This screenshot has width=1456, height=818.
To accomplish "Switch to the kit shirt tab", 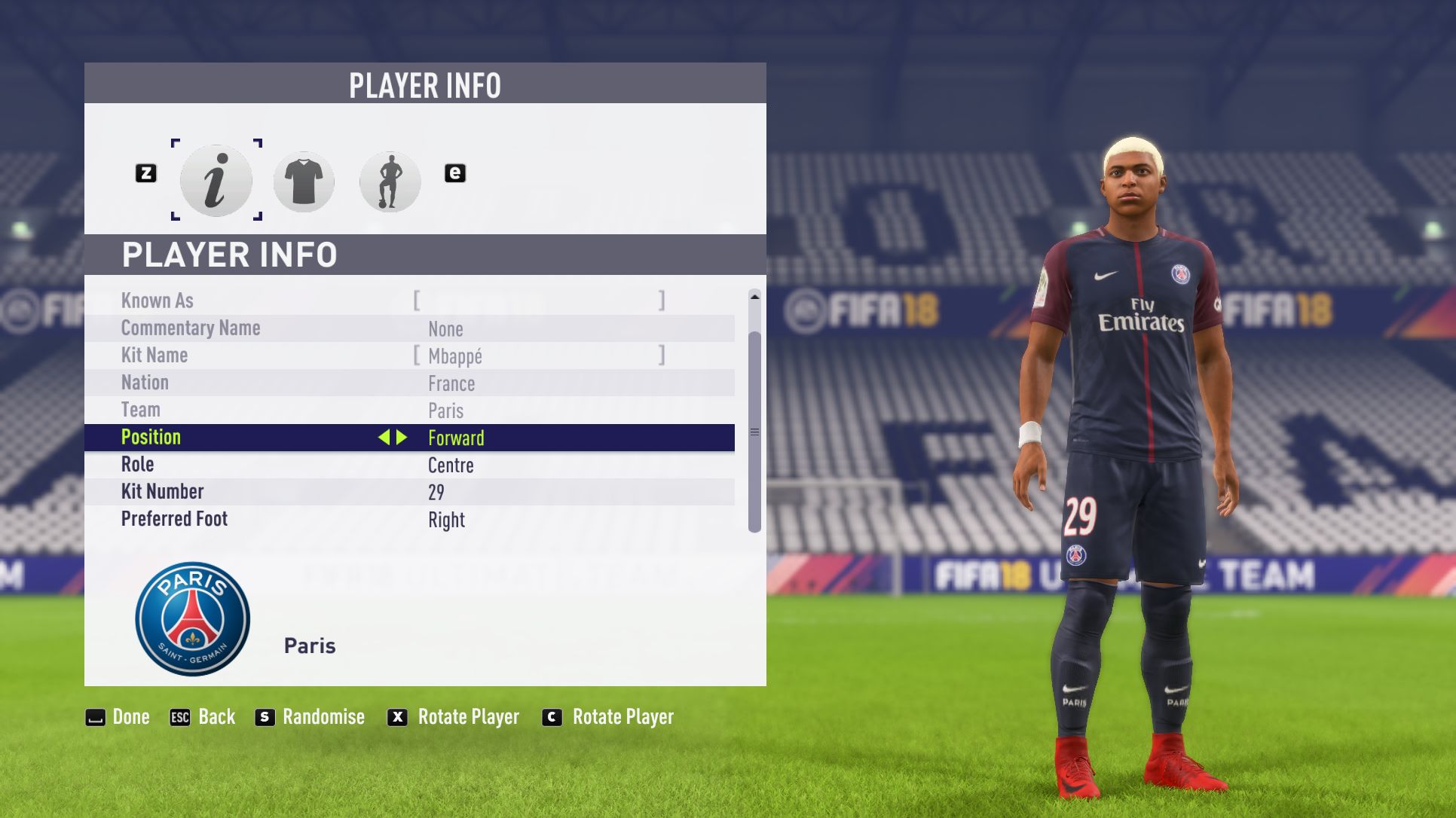I will click(304, 182).
